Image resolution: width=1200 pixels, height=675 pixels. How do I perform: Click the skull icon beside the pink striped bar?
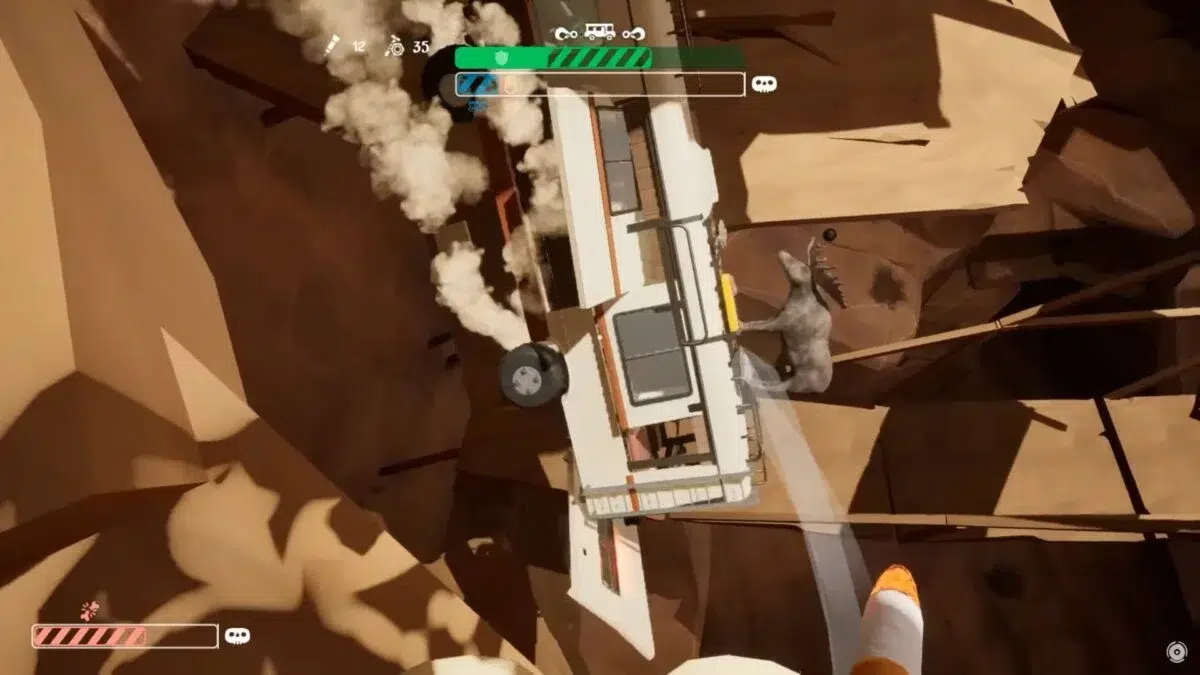tap(237, 635)
